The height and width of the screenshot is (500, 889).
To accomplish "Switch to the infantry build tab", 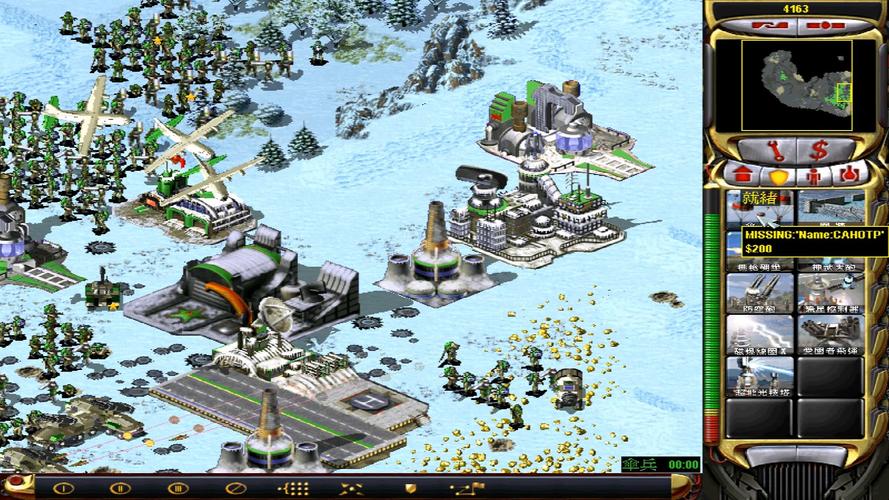I will (x=815, y=176).
